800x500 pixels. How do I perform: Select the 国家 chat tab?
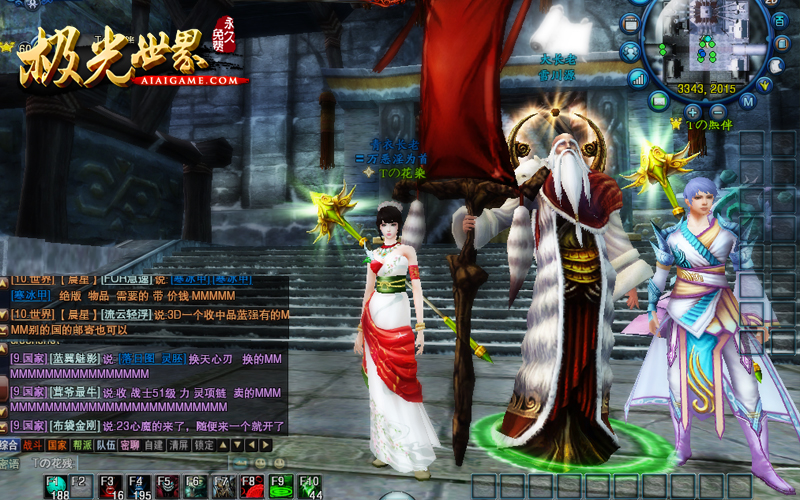click(x=58, y=445)
